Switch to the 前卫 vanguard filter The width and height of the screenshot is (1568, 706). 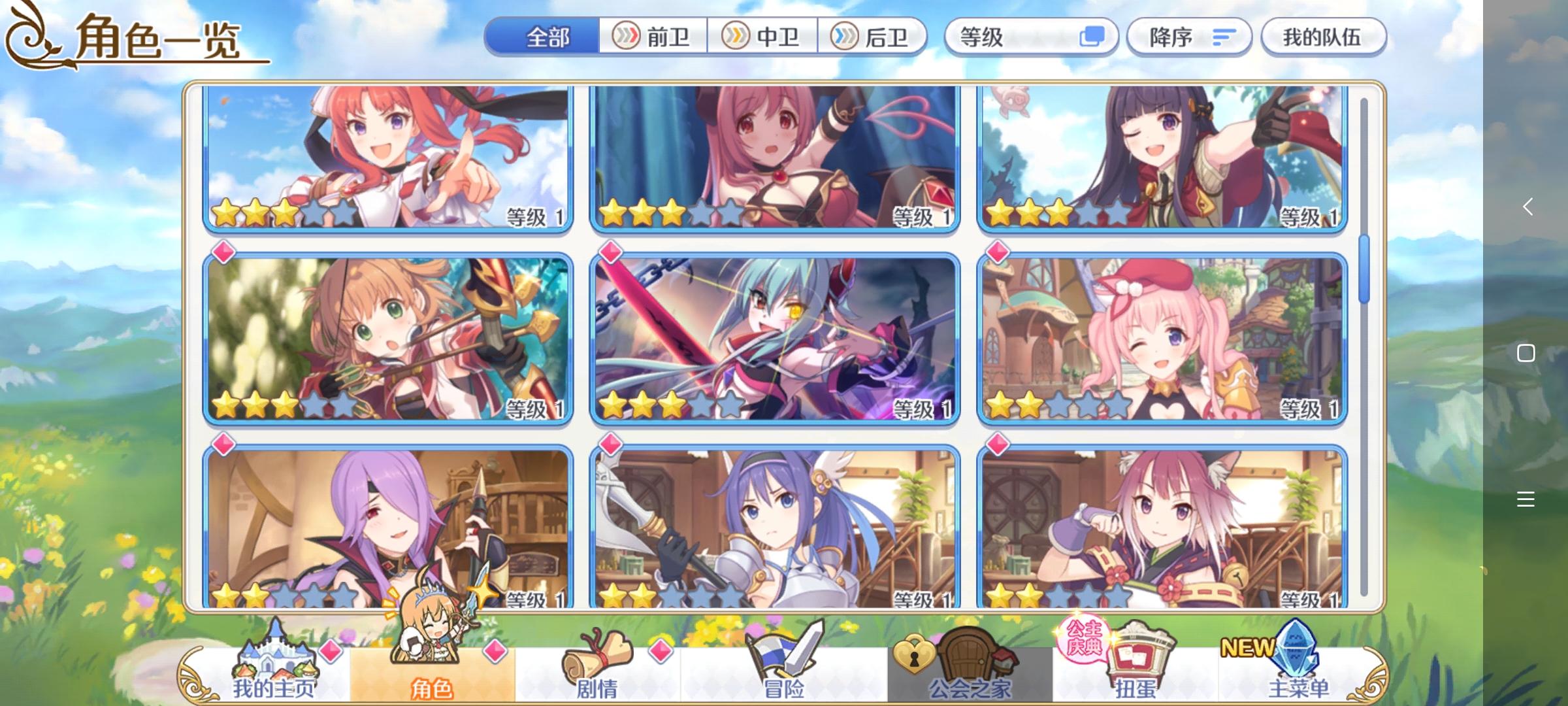coord(653,37)
